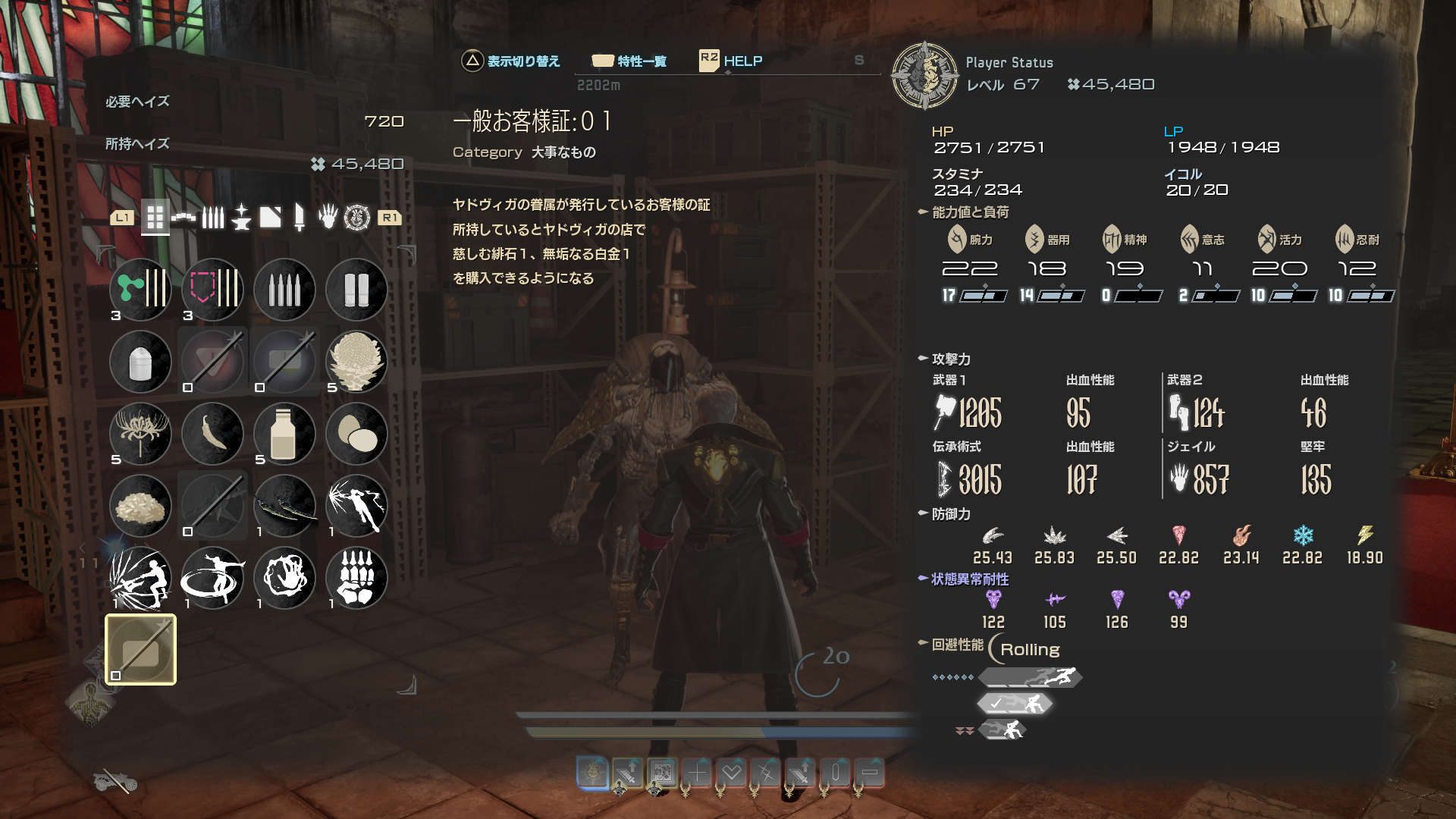Image resolution: width=1456 pixels, height=819 pixels.
Task: Switch to the sword weapons category tab
Action: 300,218
